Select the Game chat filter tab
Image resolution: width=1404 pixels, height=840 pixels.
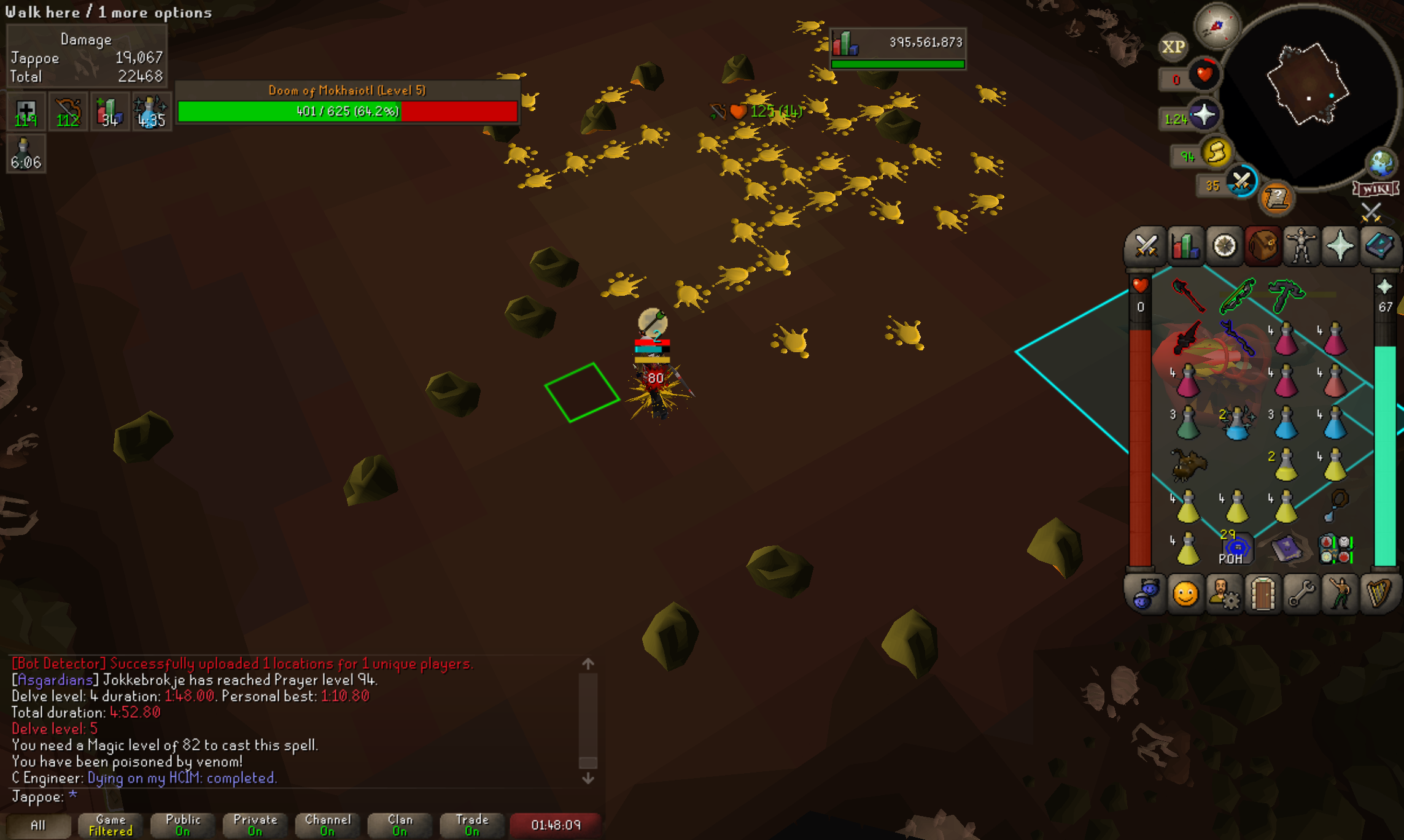tap(111, 825)
